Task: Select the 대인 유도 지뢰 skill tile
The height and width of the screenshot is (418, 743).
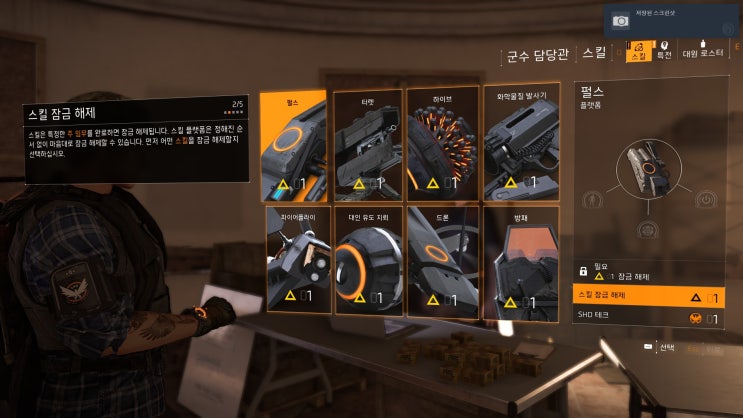Action: pyautogui.click(x=367, y=259)
